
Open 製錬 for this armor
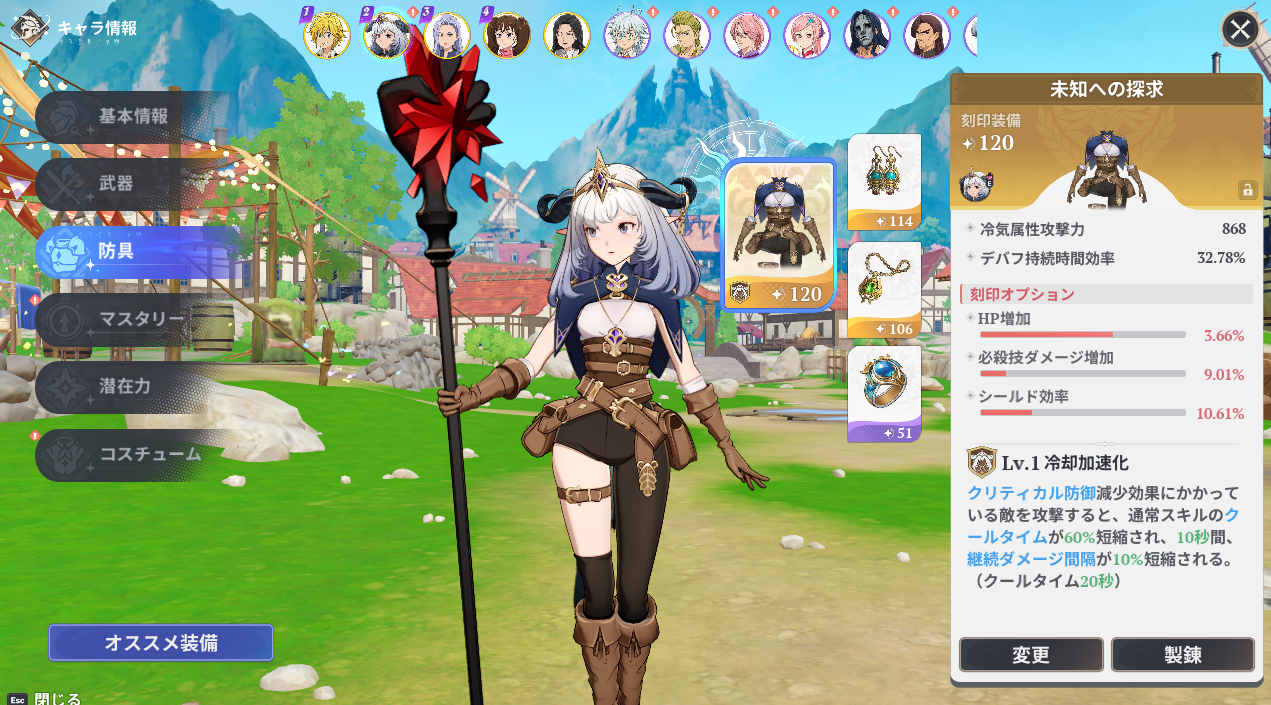(1182, 655)
